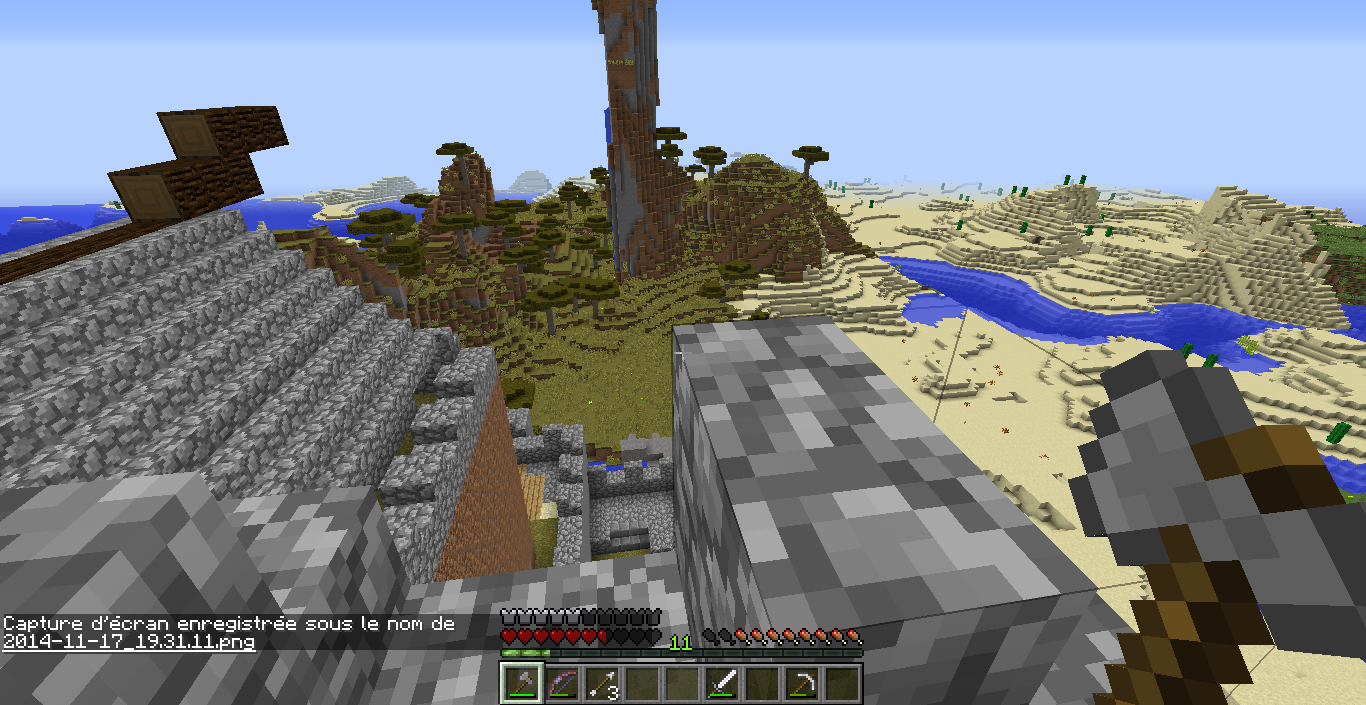Switch to the iron sword slot
Image resolution: width=1366 pixels, height=705 pixels.
722,683
